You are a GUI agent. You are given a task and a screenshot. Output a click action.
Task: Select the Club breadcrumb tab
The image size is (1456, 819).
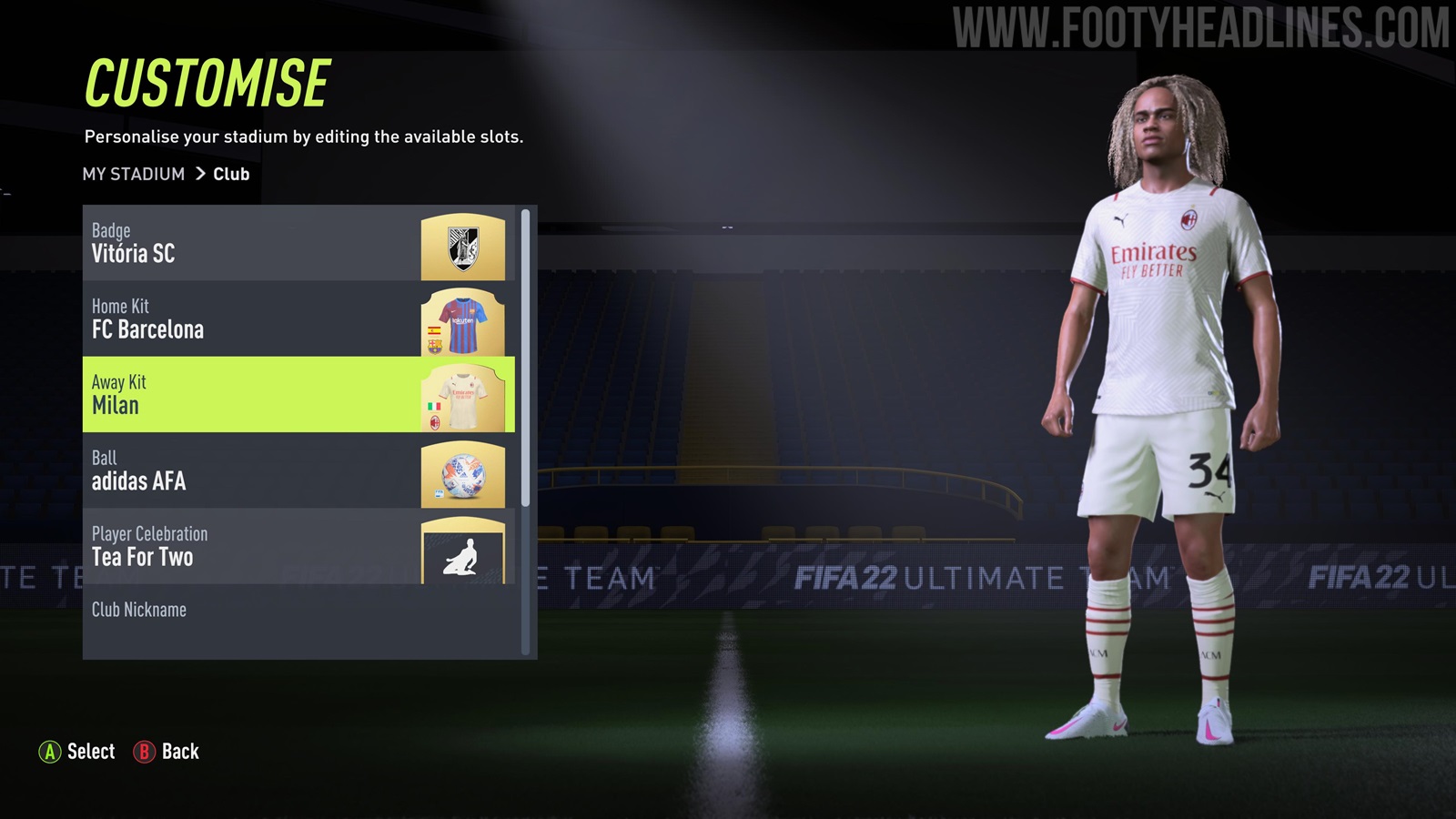pyautogui.click(x=230, y=174)
